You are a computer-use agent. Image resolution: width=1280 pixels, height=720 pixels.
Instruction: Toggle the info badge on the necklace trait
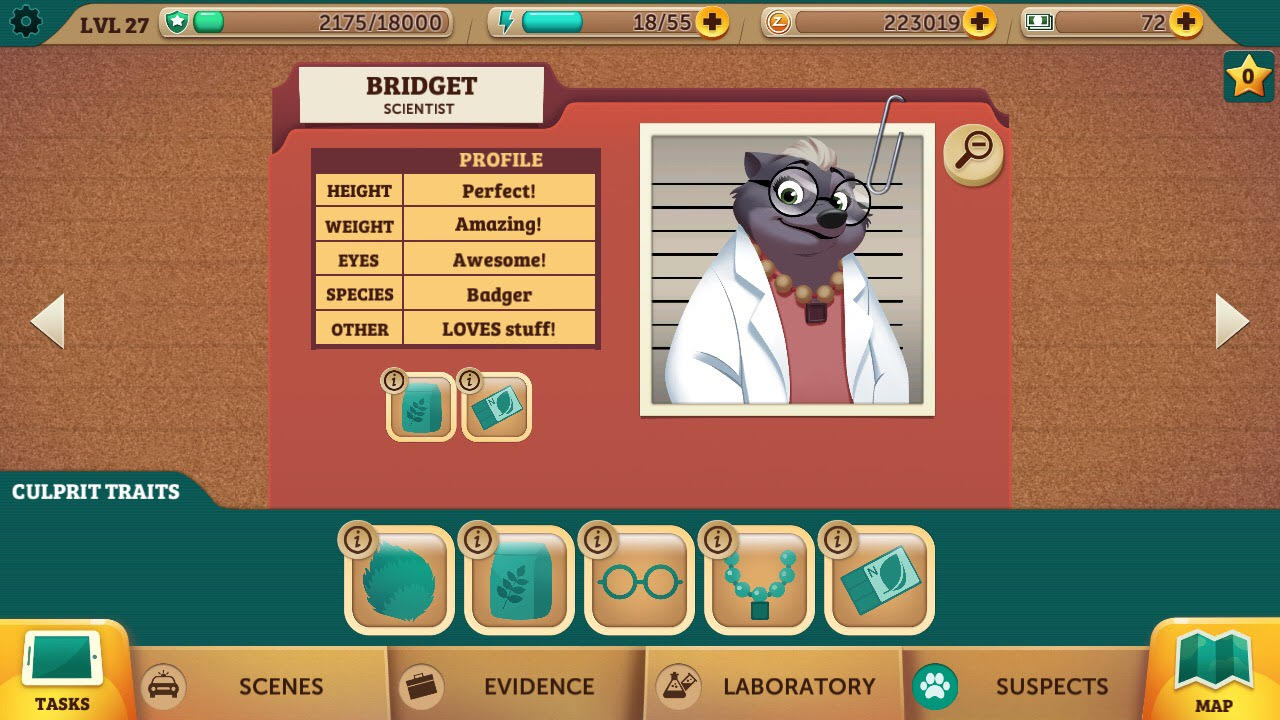(717, 539)
